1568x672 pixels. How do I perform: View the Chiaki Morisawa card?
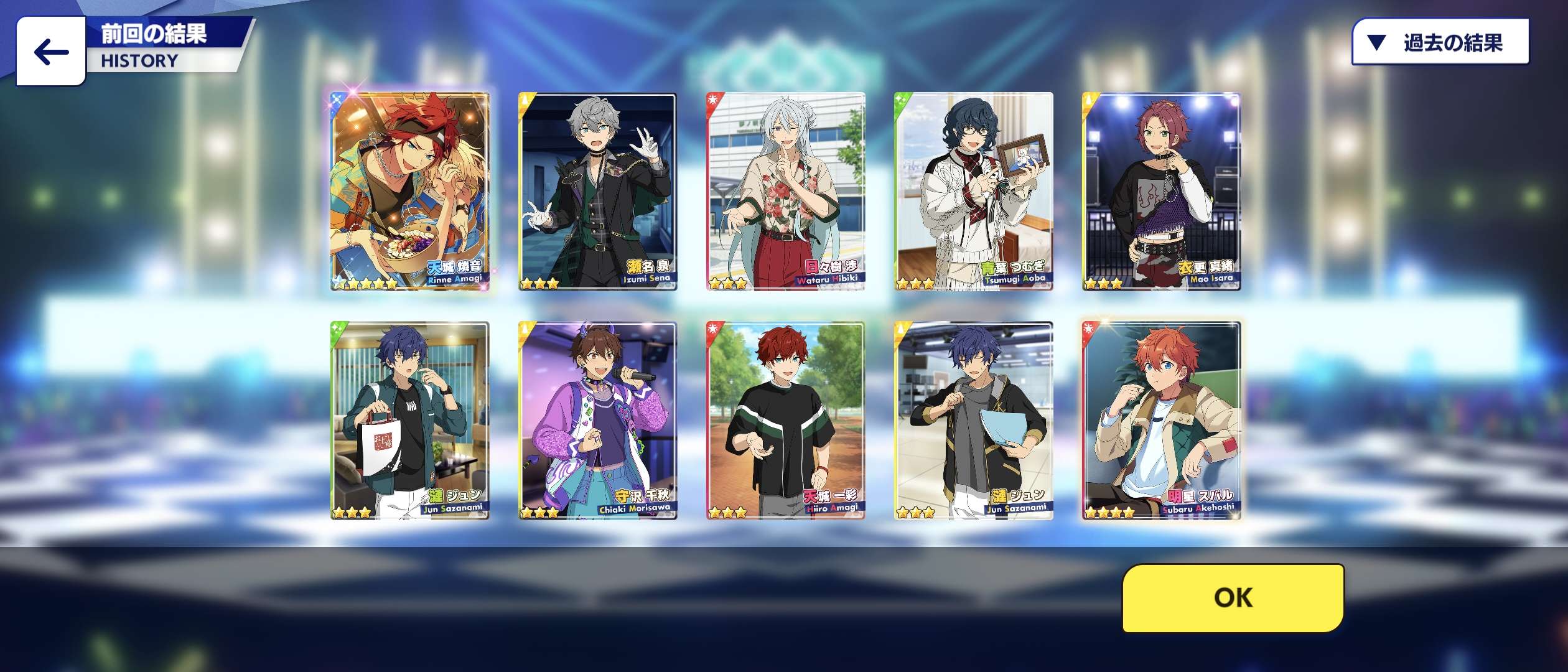598,421
